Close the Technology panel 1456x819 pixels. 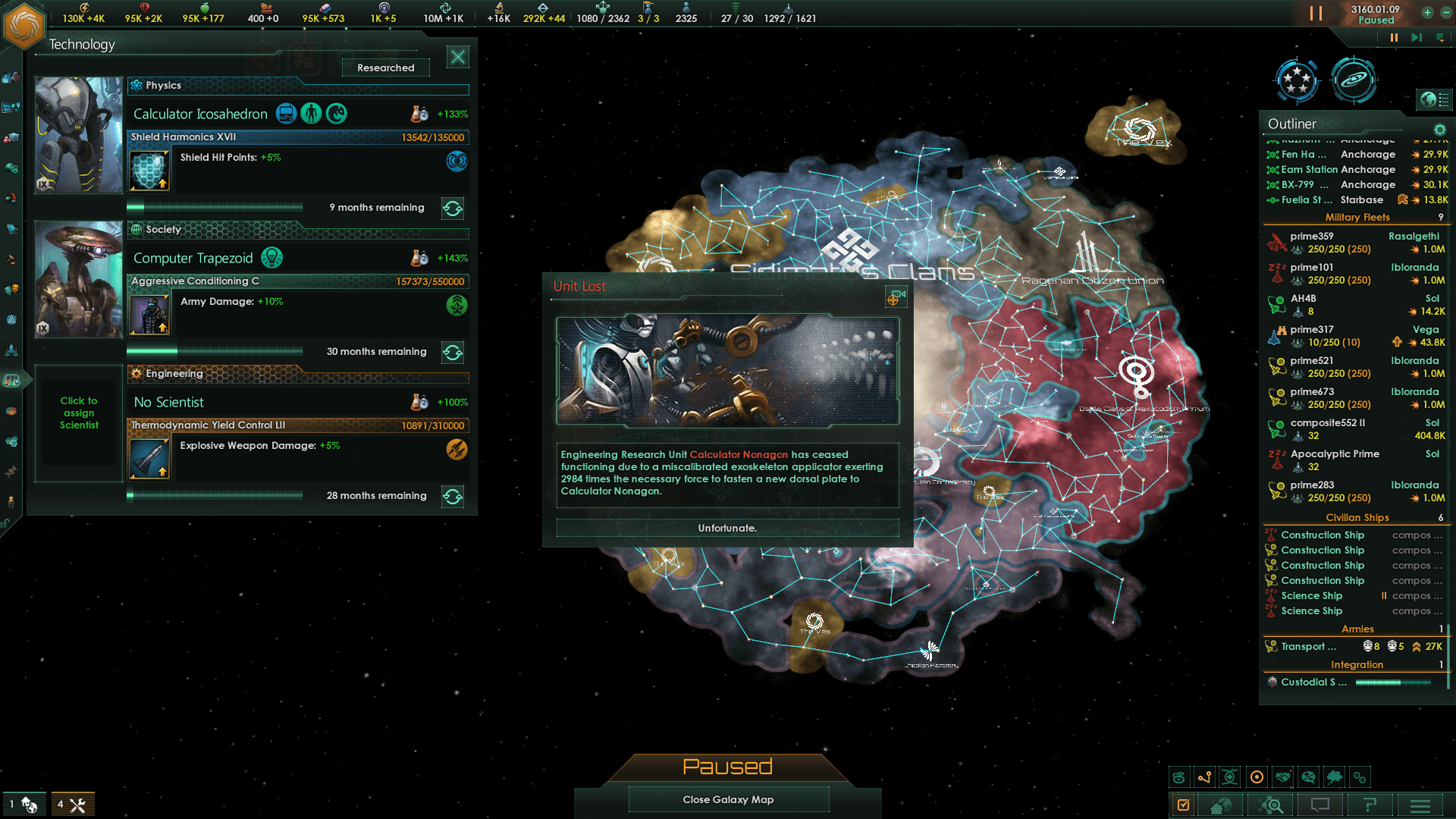click(x=458, y=57)
